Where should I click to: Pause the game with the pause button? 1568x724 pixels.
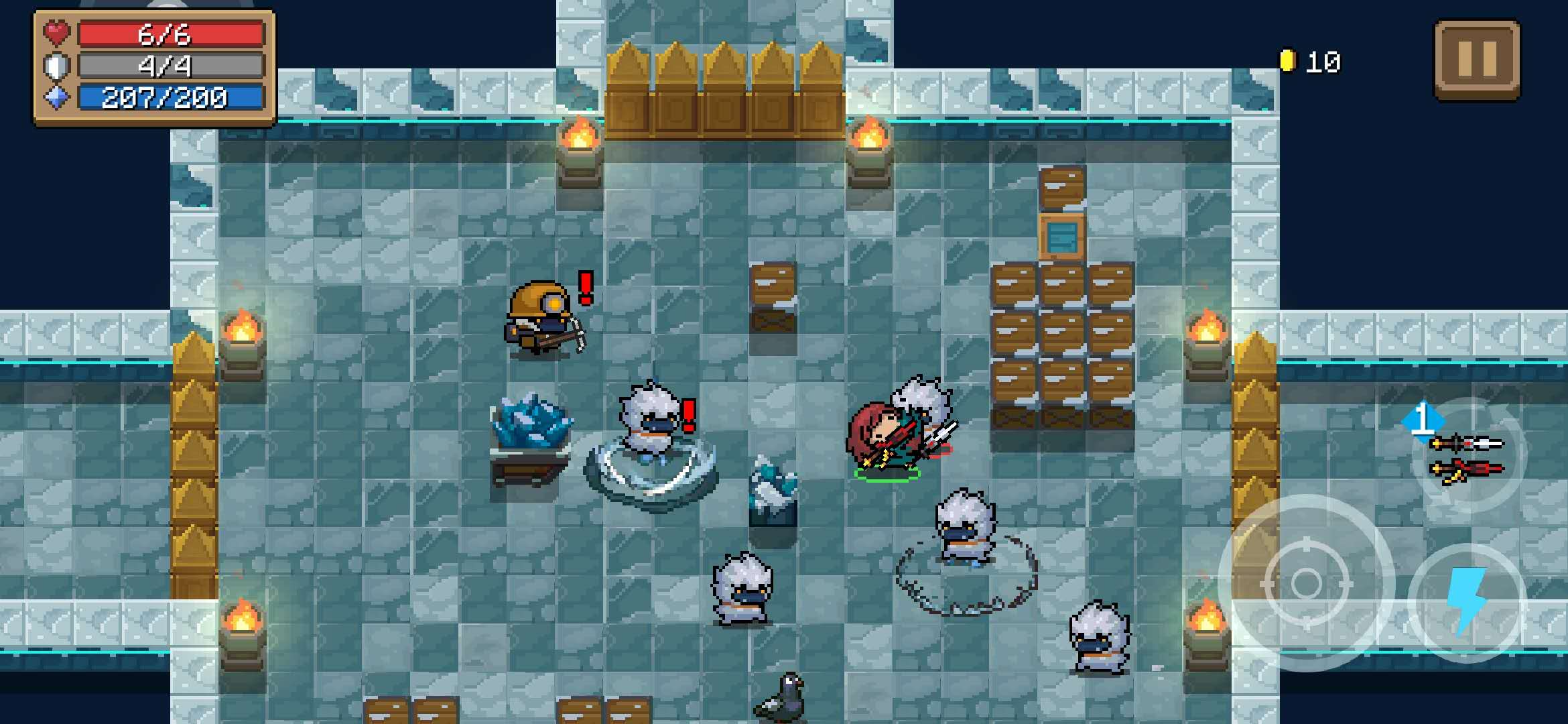(1477, 60)
